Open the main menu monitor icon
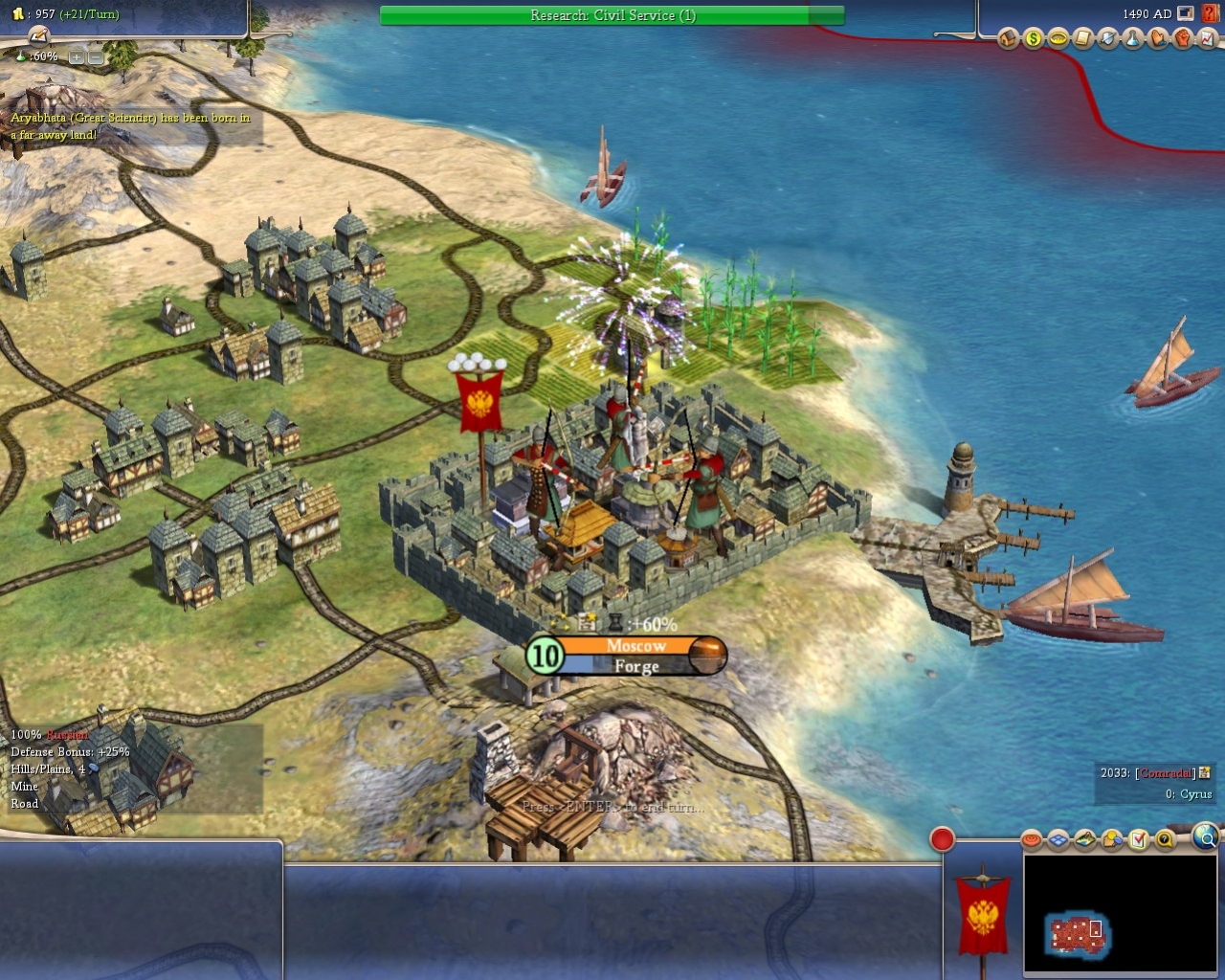The height and width of the screenshot is (980, 1225). pos(1186,13)
